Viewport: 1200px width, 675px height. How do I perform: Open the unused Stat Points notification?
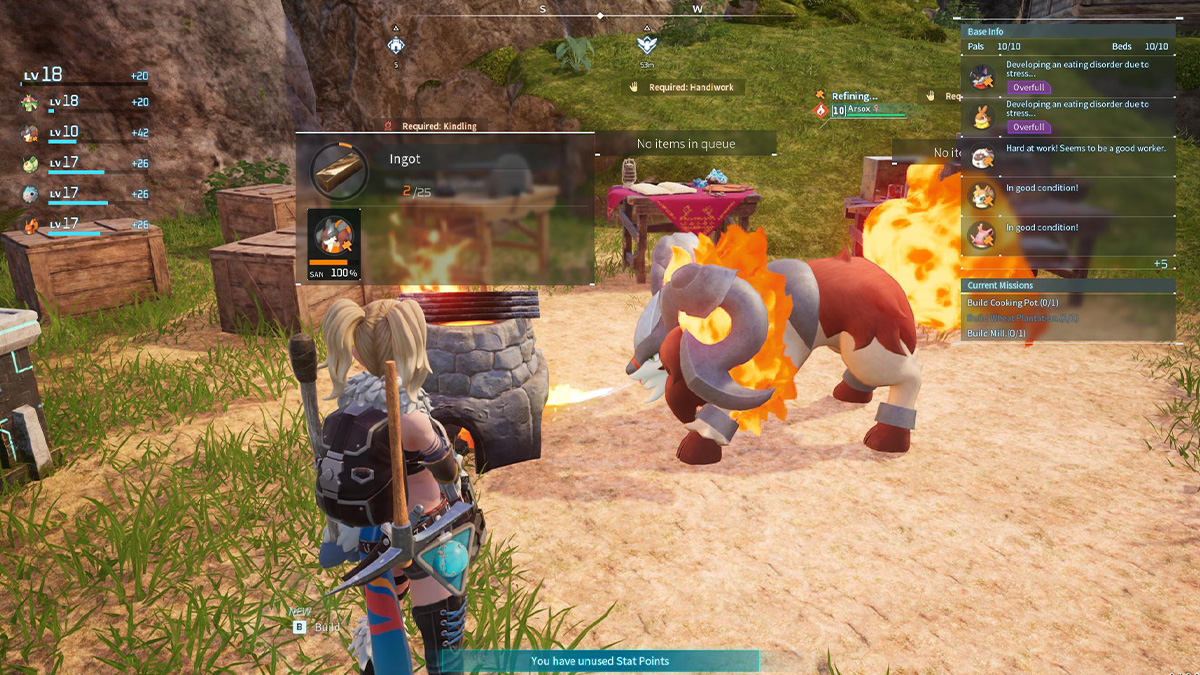(600, 661)
